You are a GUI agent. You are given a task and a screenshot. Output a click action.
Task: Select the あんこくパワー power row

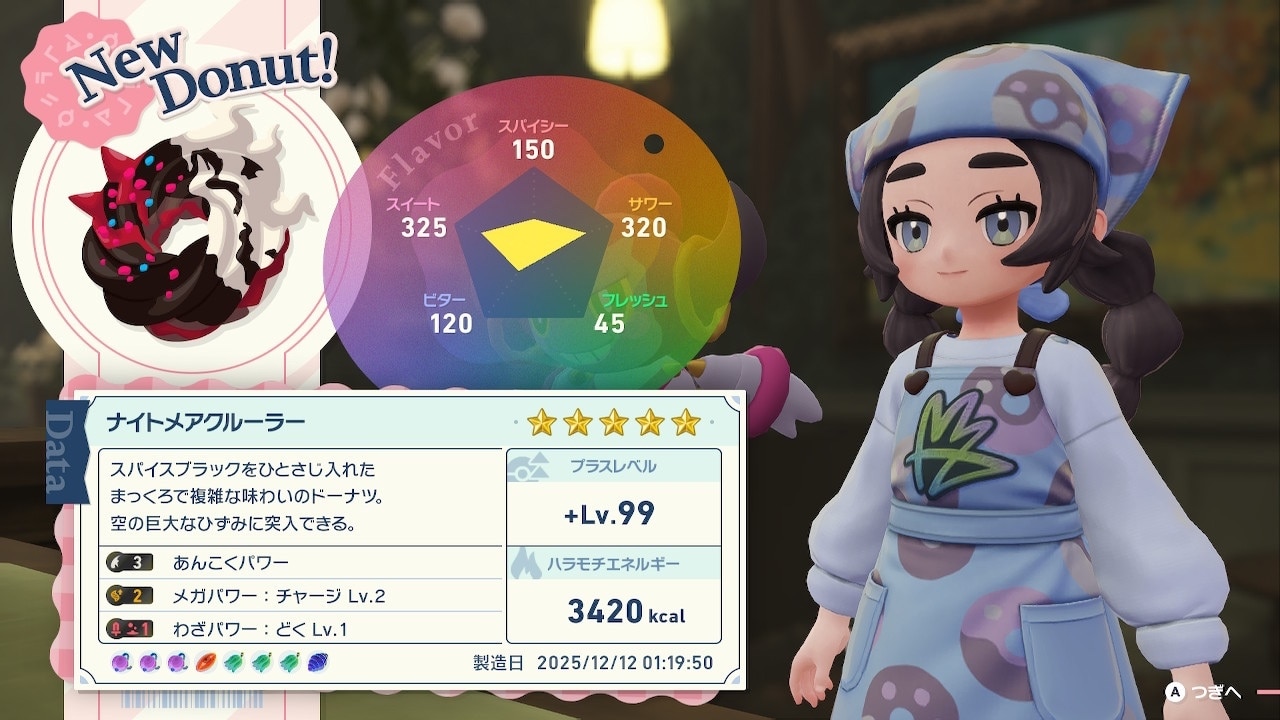click(x=300, y=562)
